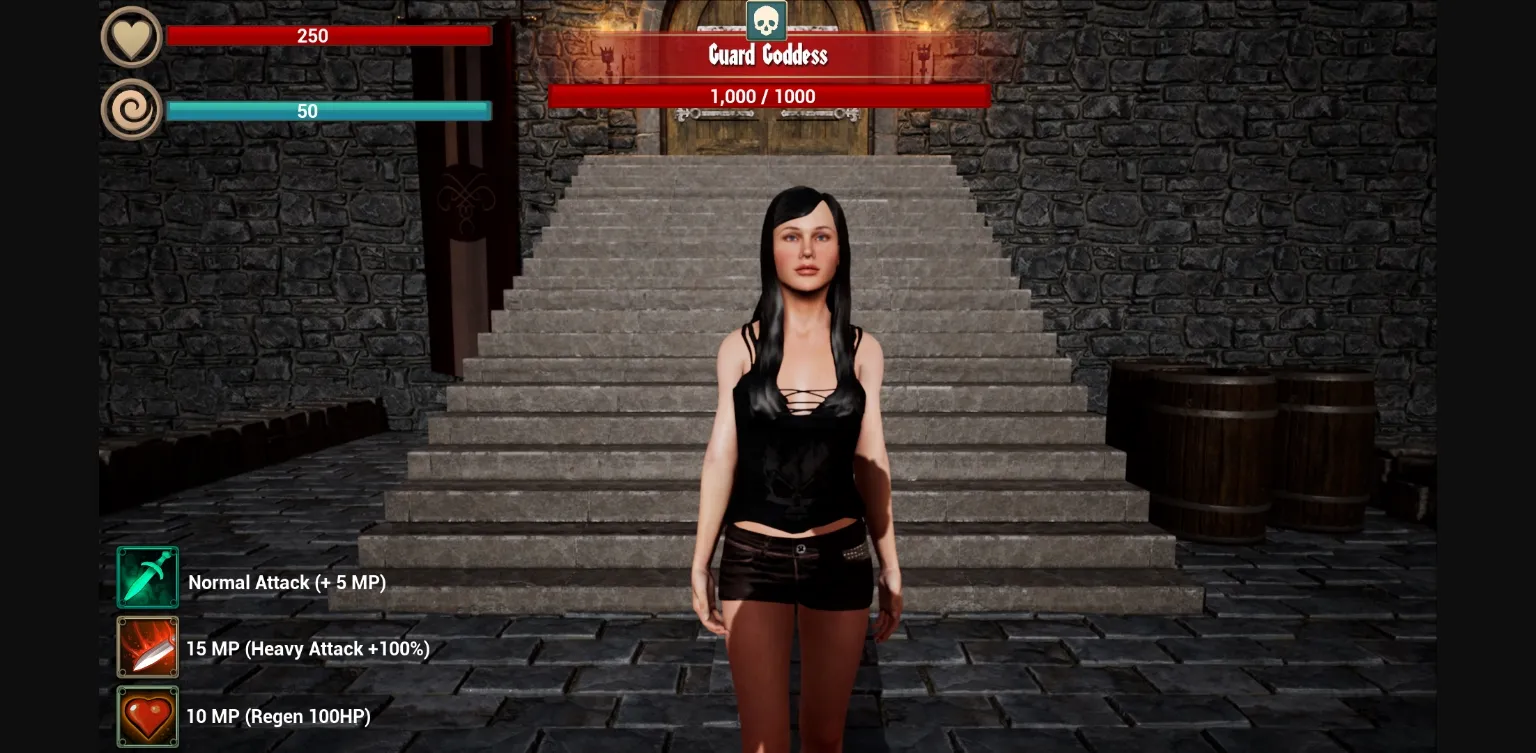Click the 10 MP (Regen 100HP) text
Image resolution: width=1536 pixels, height=753 pixels.
point(279,717)
